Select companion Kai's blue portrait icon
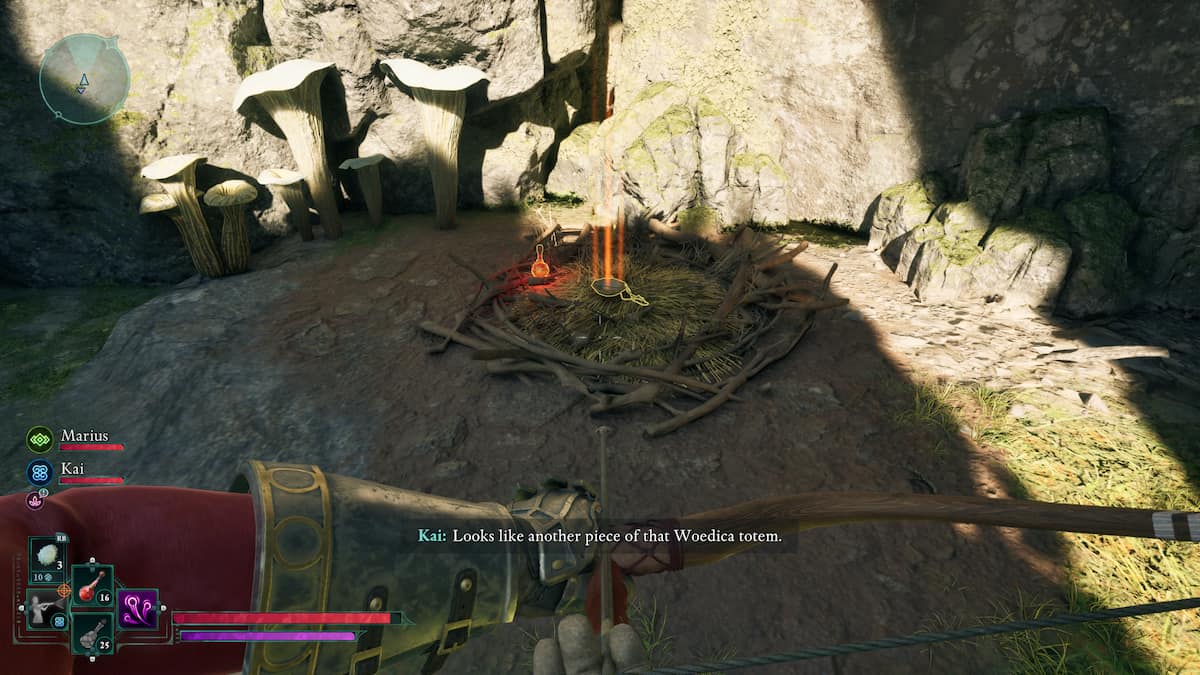Image resolution: width=1200 pixels, height=675 pixels. tap(40, 472)
